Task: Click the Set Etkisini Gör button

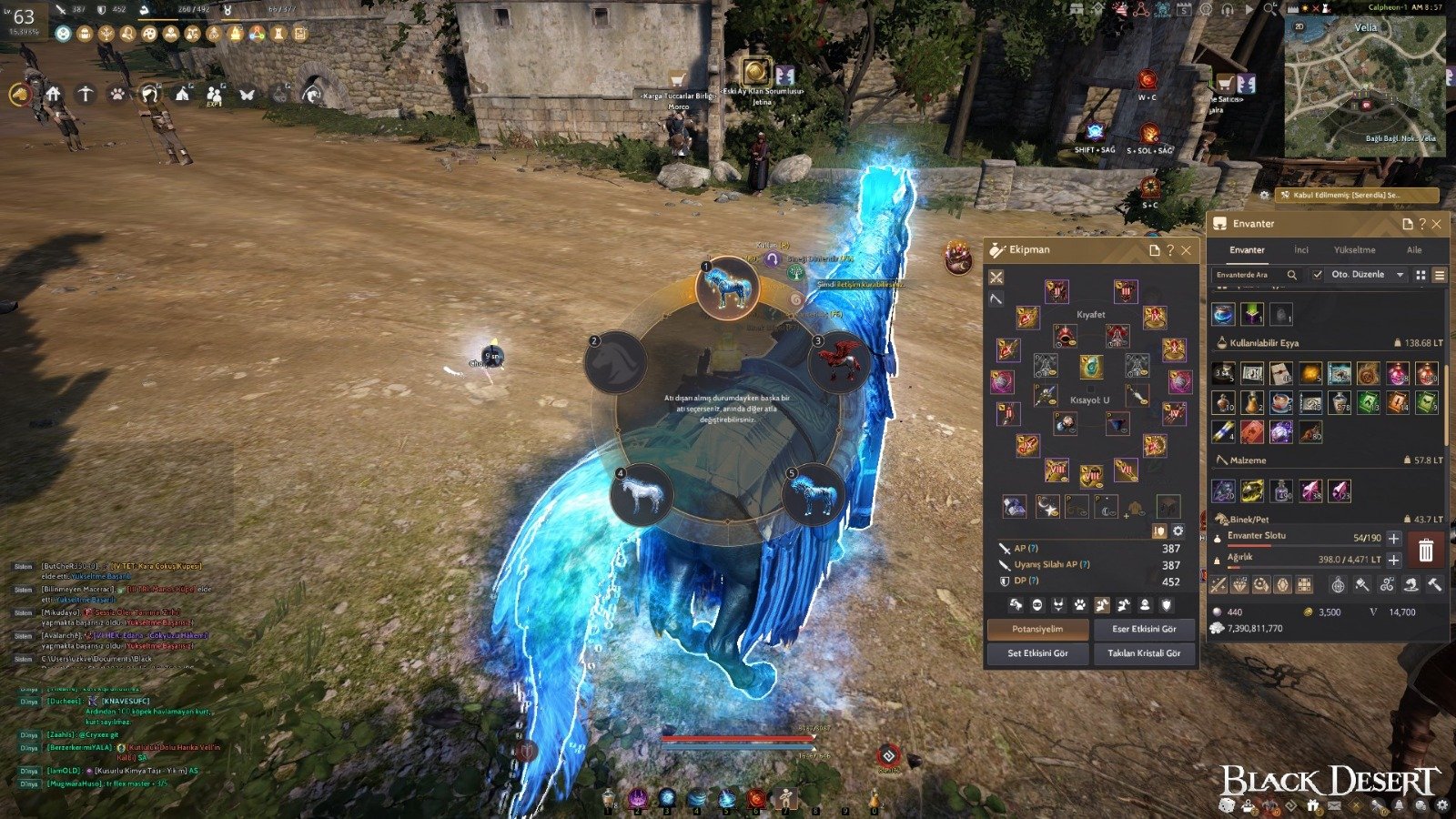Action: pyautogui.click(x=1037, y=653)
